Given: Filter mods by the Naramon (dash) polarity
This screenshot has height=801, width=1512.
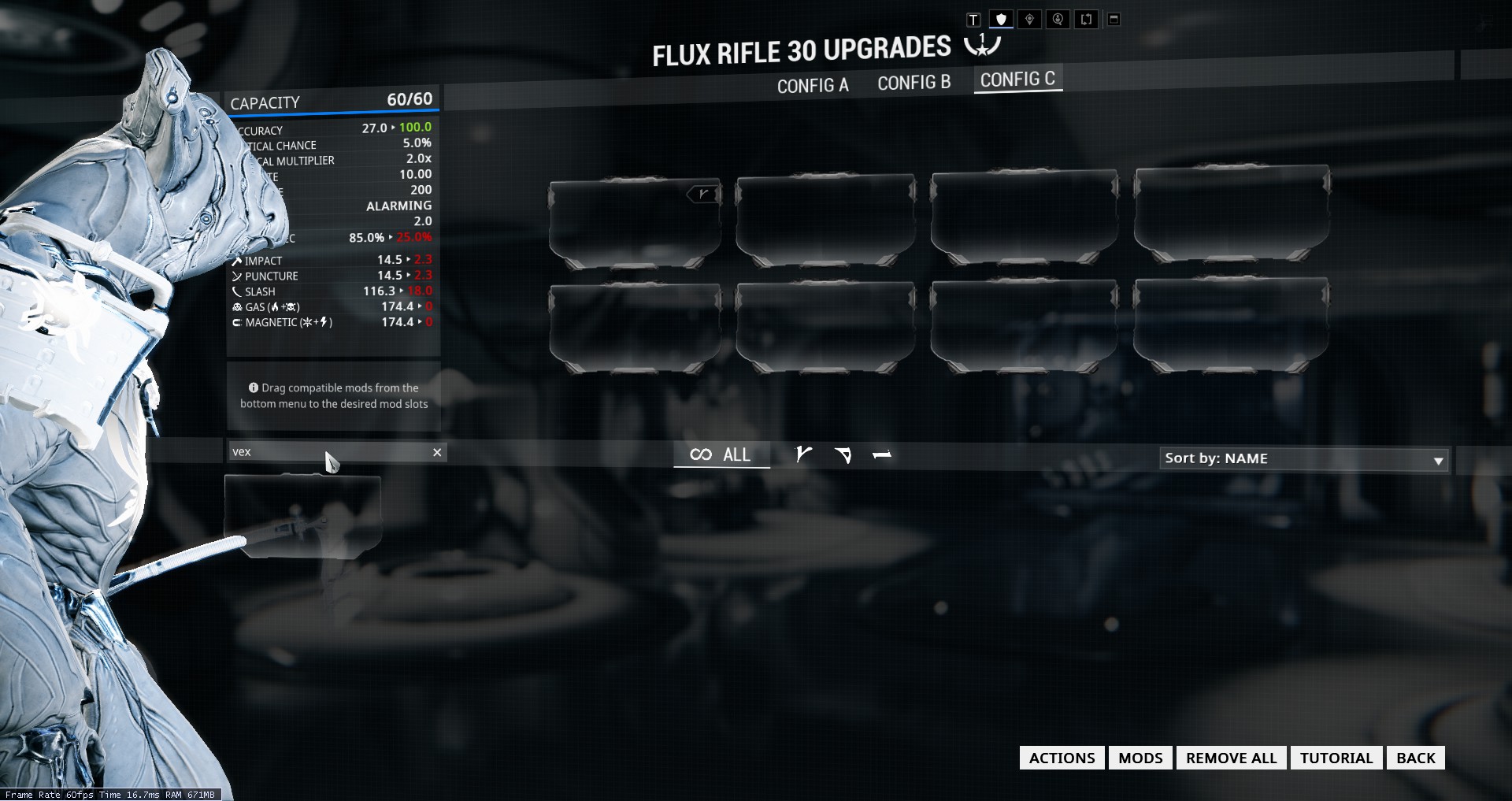Looking at the screenshot, I should (x=882, y=454).
